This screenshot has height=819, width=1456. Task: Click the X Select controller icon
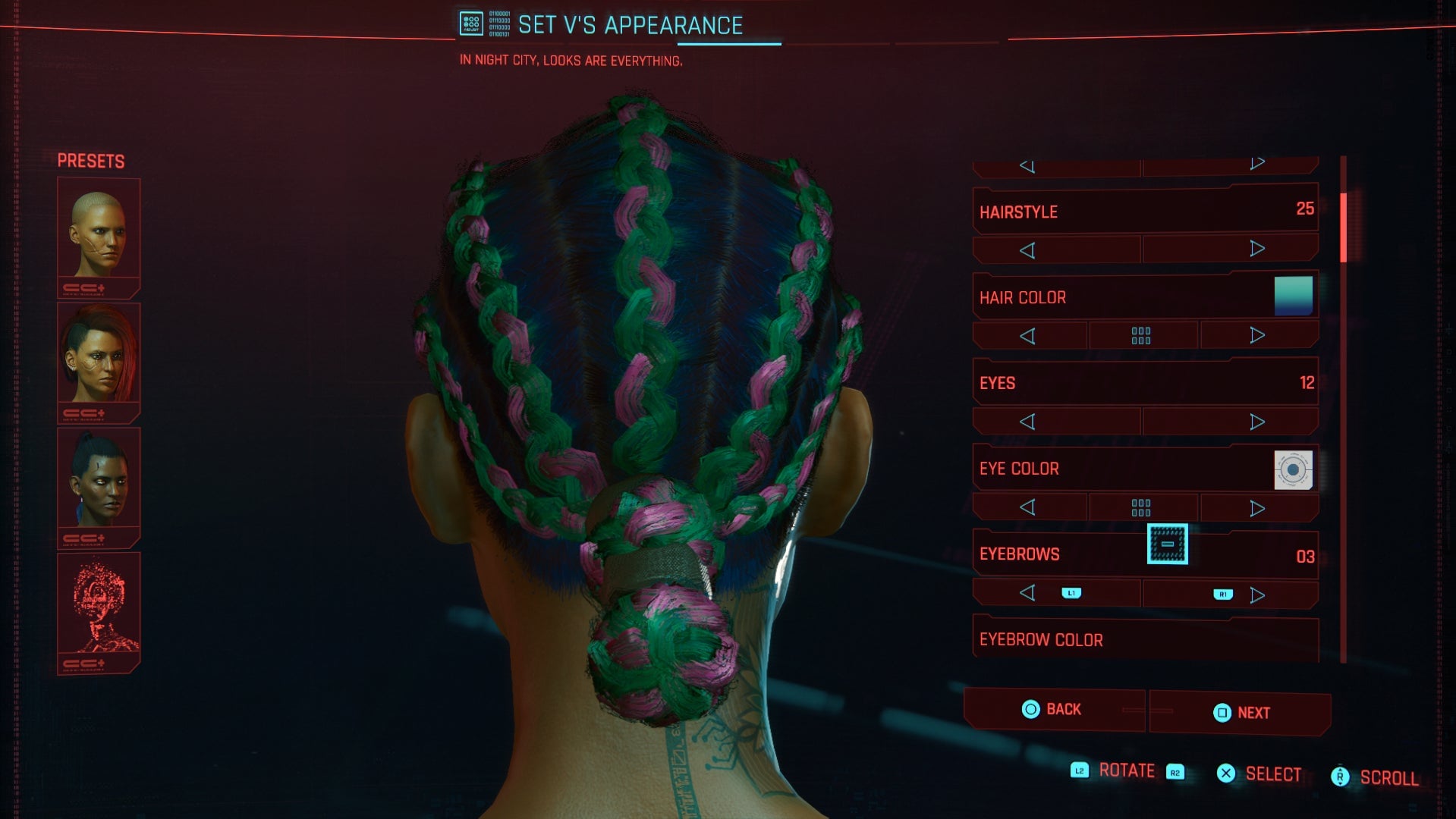[x=1225, y=773]
